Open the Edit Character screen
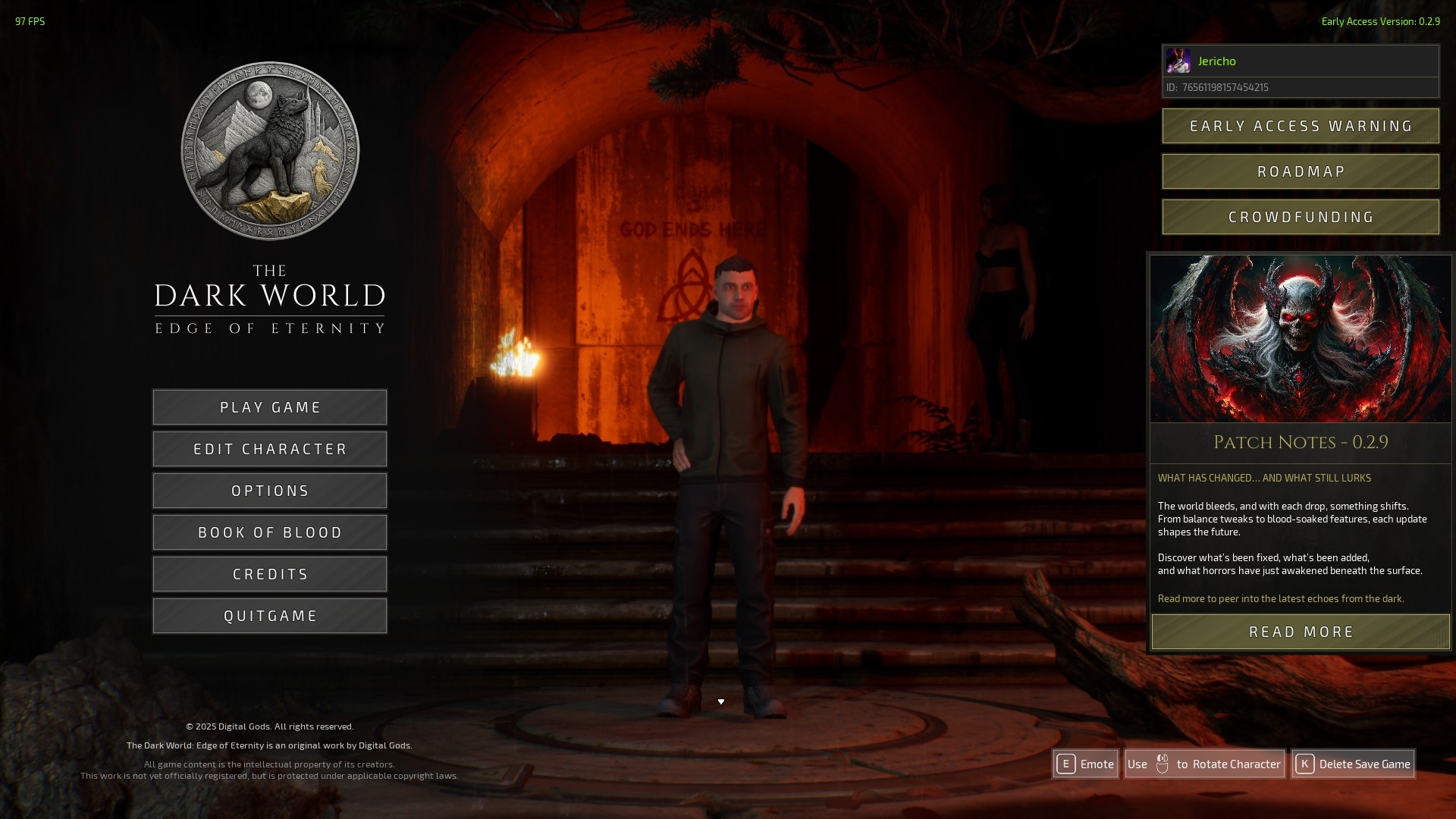 pos(270,449)
